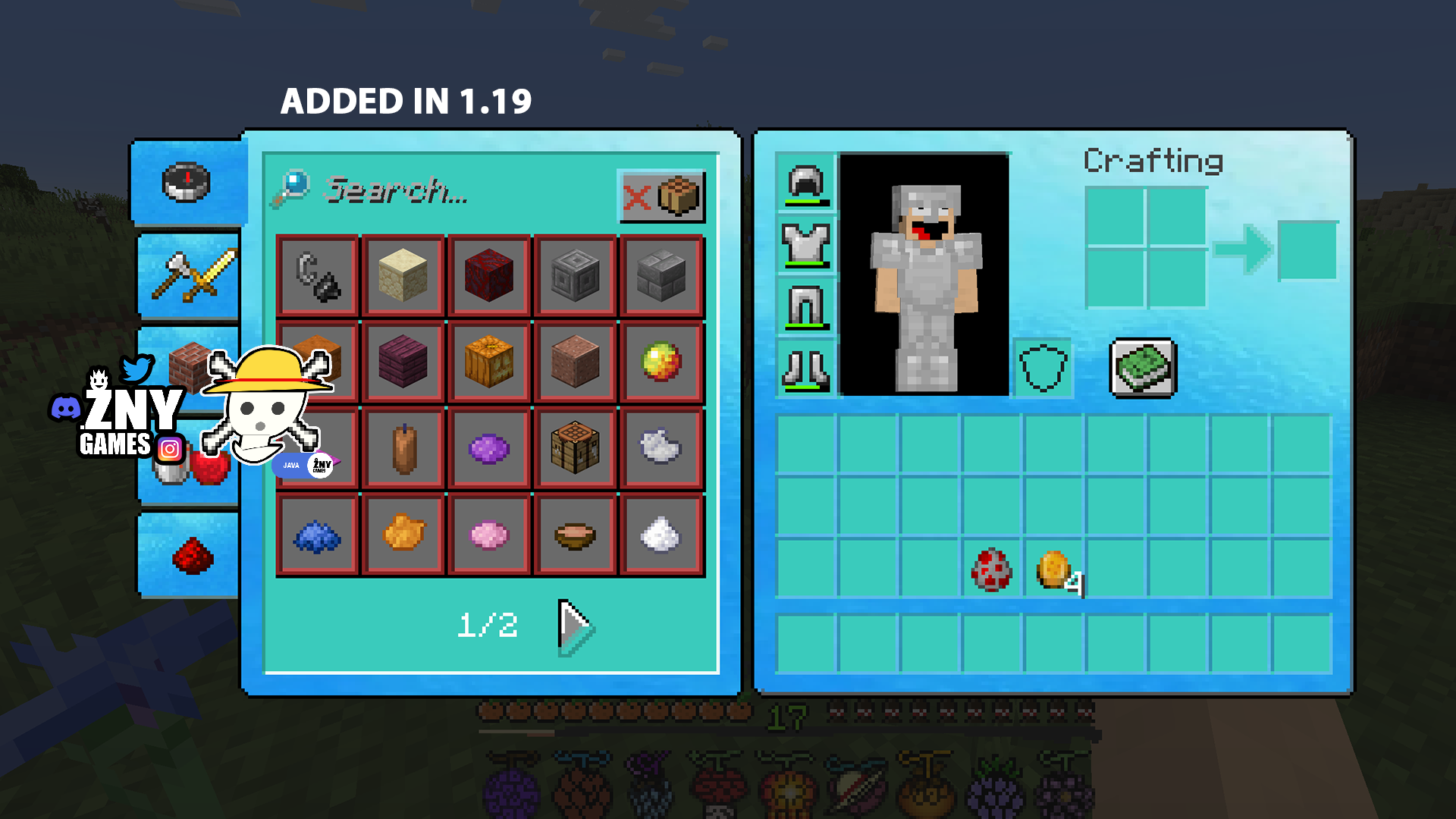Choose the crafting table recipe
Screen dimensions: 1456x819
click(x=575, y=448)
